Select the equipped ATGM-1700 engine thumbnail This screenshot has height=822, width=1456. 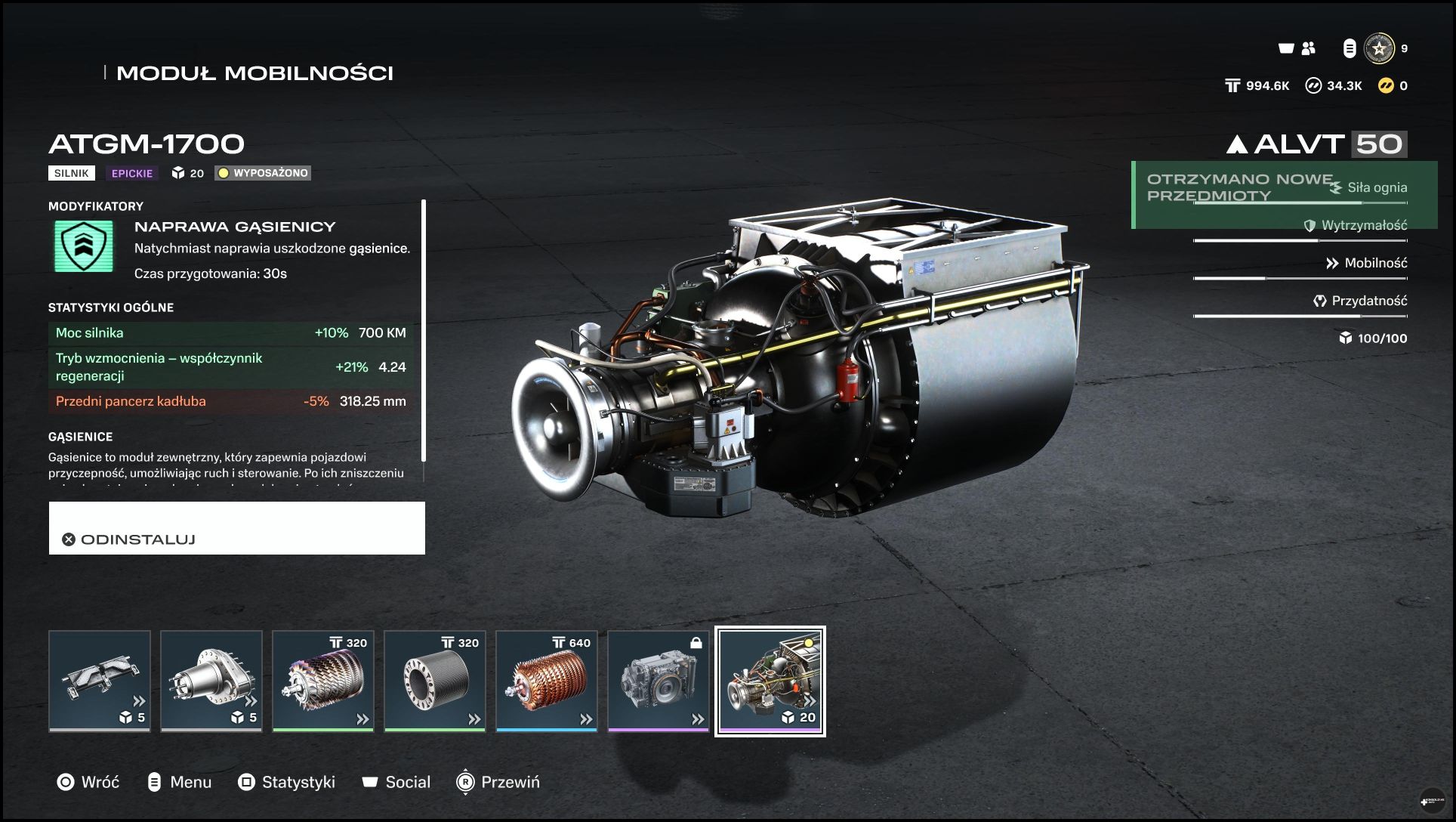(x=770, y=681)
